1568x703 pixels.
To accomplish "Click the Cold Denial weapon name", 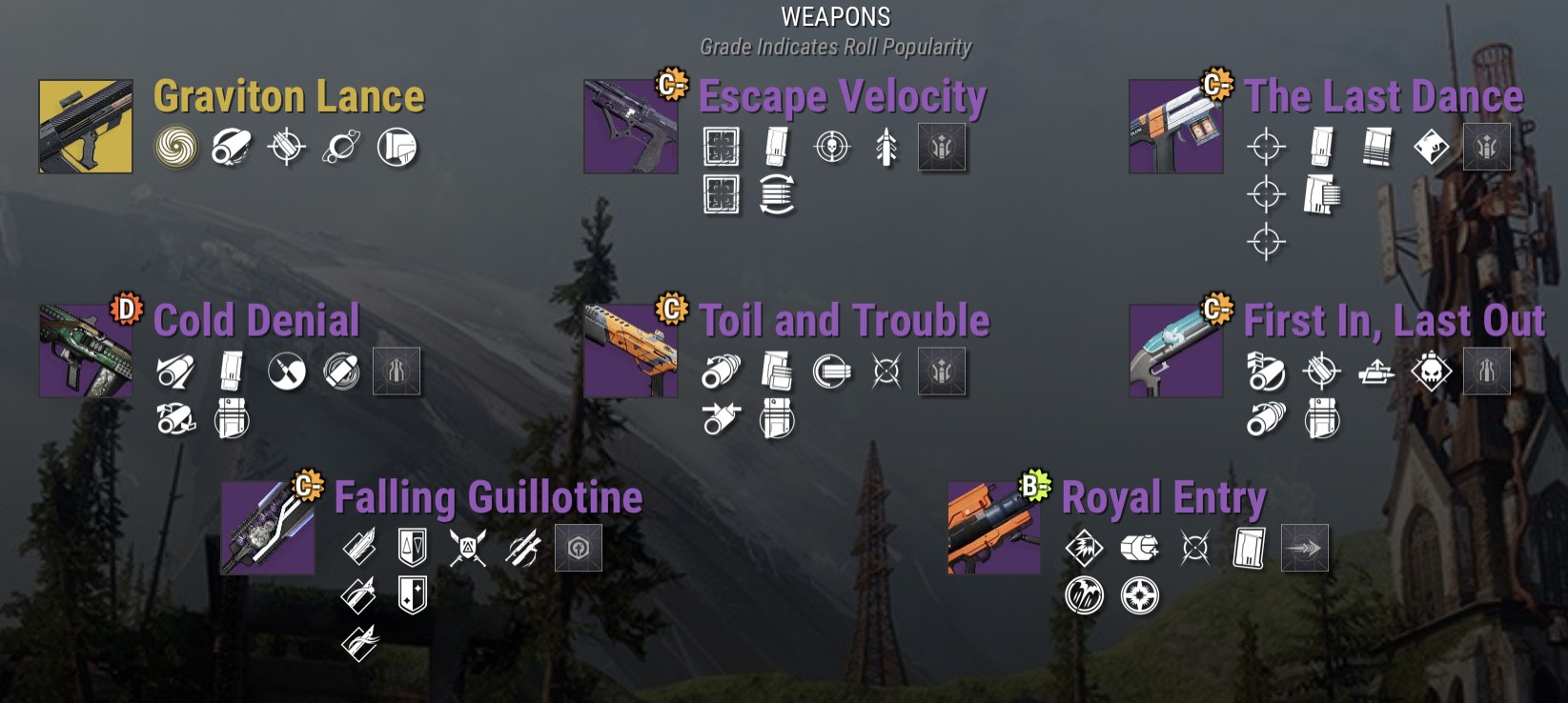I will (x=256, y=321).
